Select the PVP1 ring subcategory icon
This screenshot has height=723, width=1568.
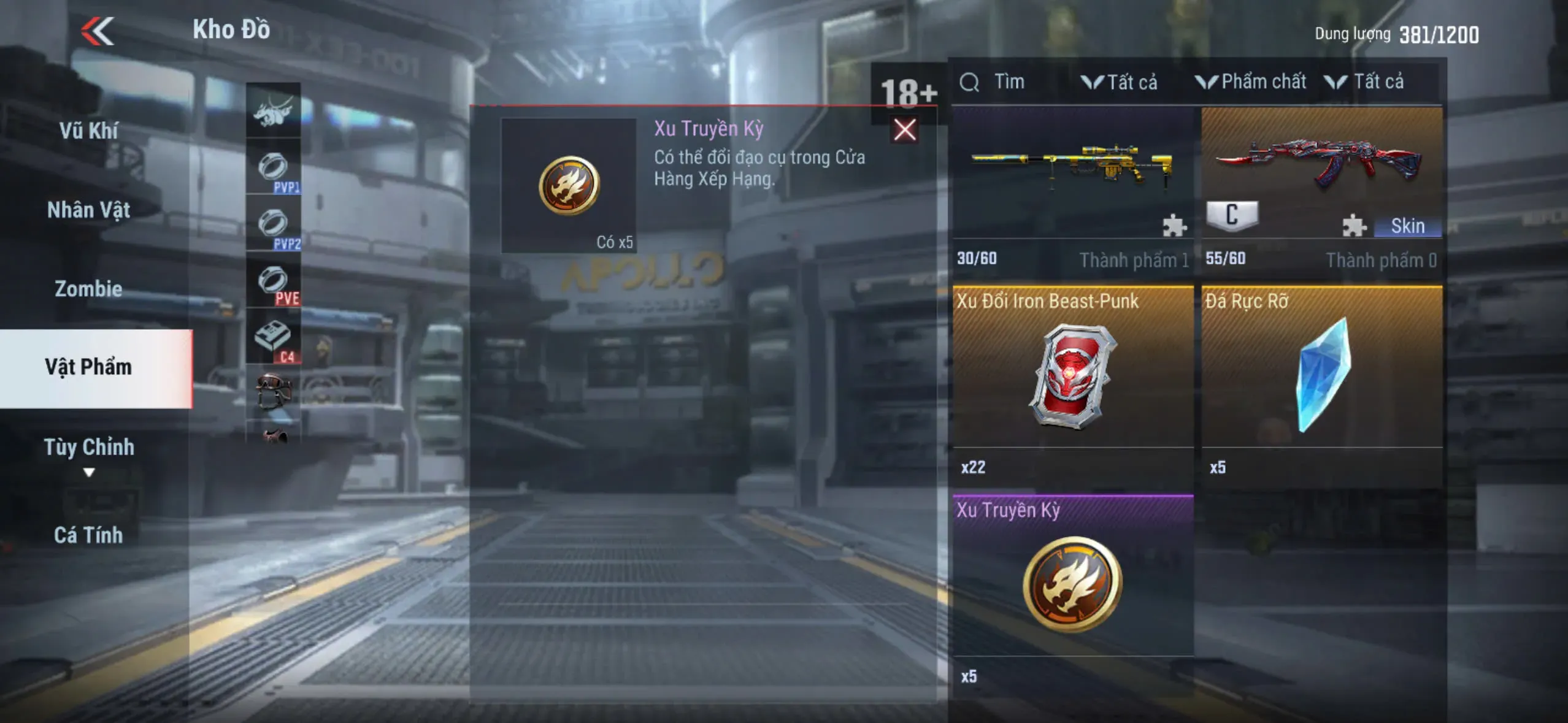pyautogui.click(x=274, y=167)
